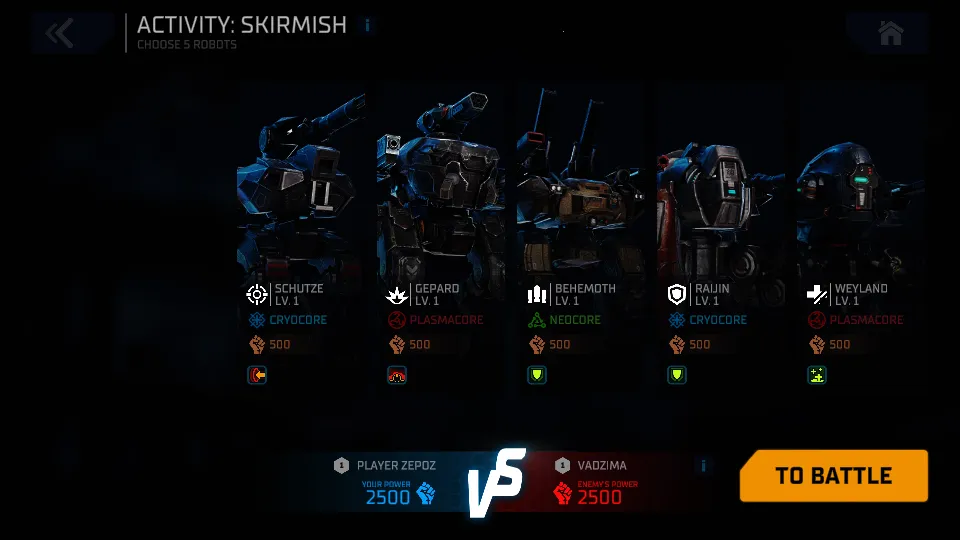Show info next to Activity: Skirmish title
Image resolution: width=960 pixels, height=540 pixels.
point(367,25)
